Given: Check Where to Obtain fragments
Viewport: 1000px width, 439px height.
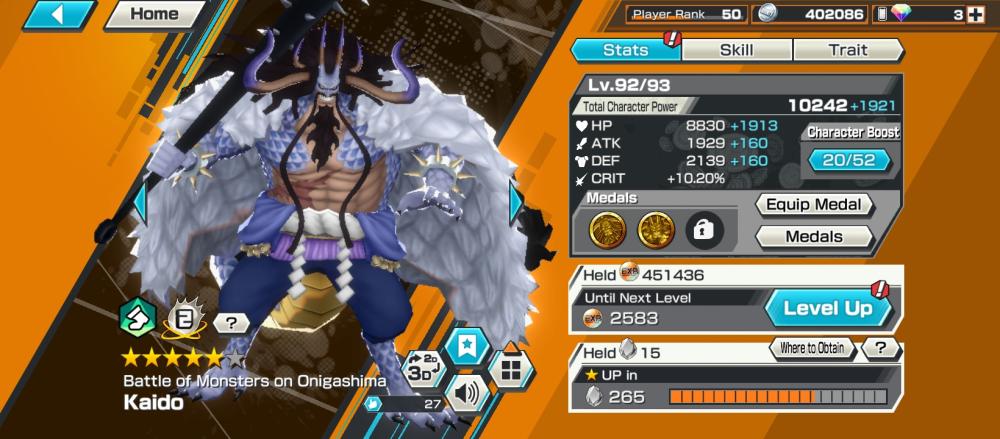Looking at the screenshot, I should pyautogui.click(x=813, y=348).
